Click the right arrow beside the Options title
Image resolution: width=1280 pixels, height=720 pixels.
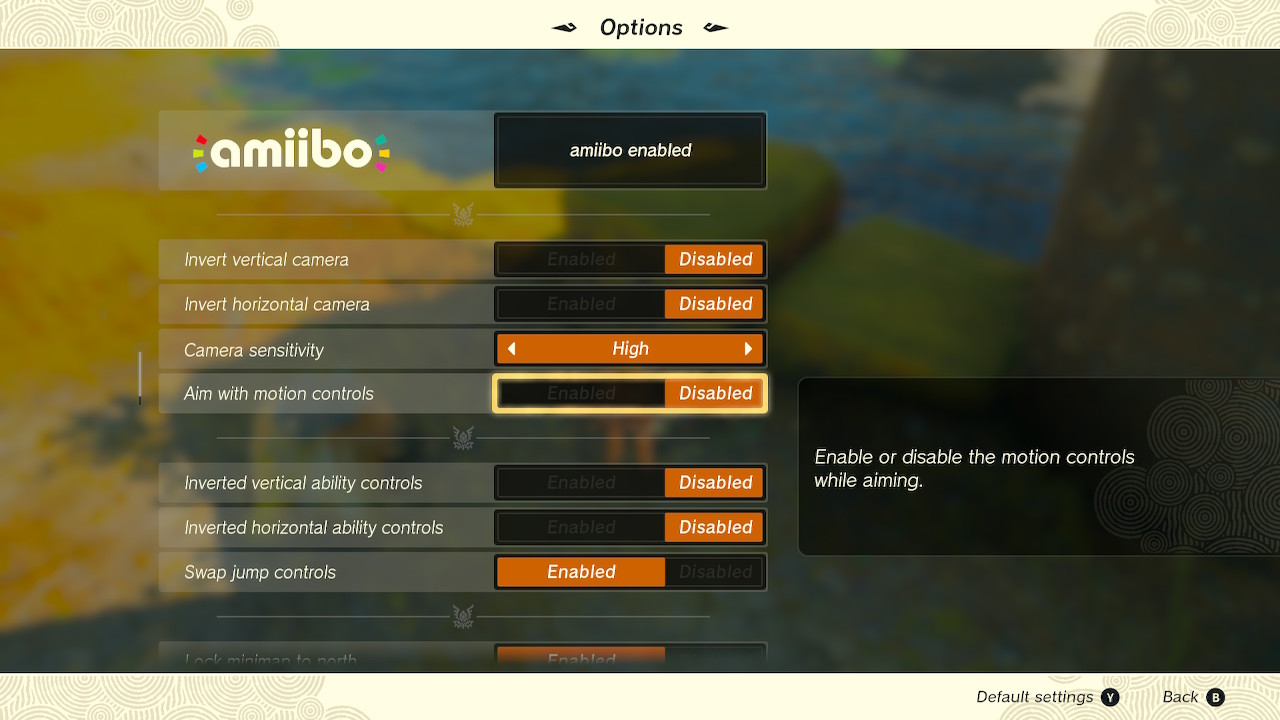point(718,27)
